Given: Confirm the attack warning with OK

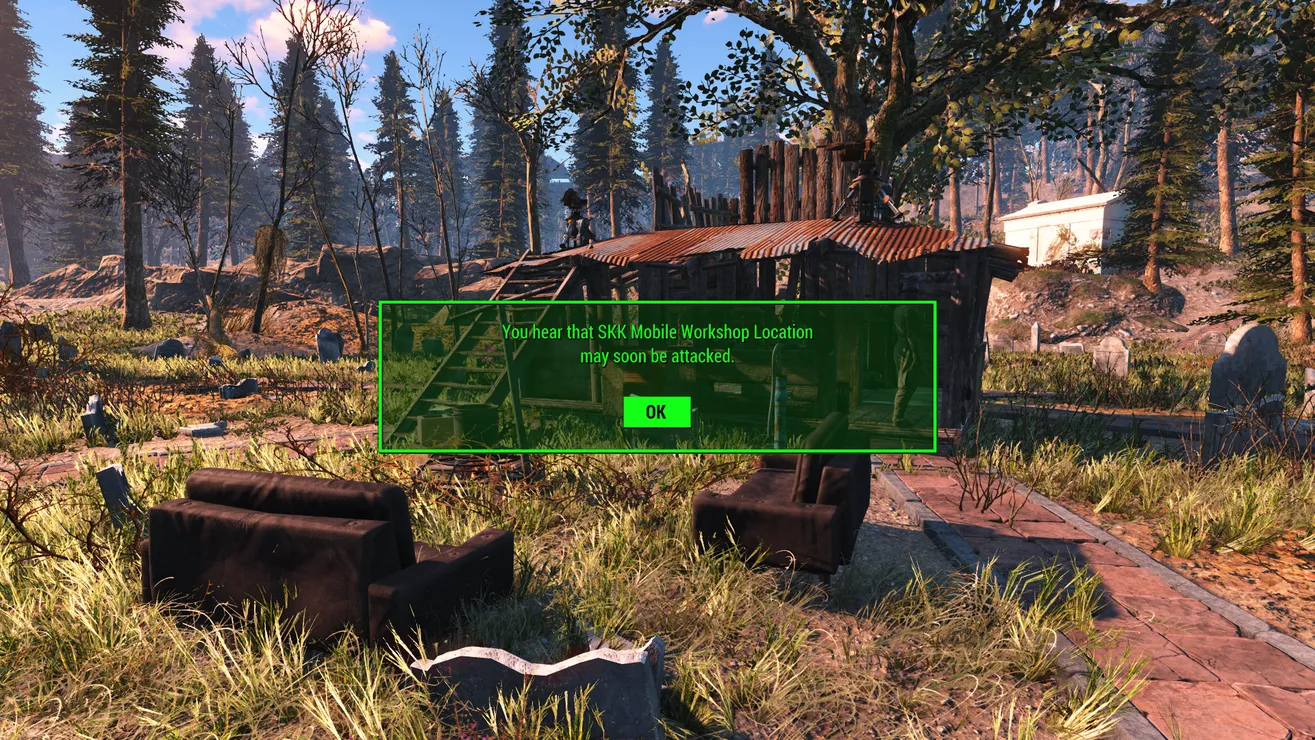Looking at the screenshot, I should click(656, 412).
